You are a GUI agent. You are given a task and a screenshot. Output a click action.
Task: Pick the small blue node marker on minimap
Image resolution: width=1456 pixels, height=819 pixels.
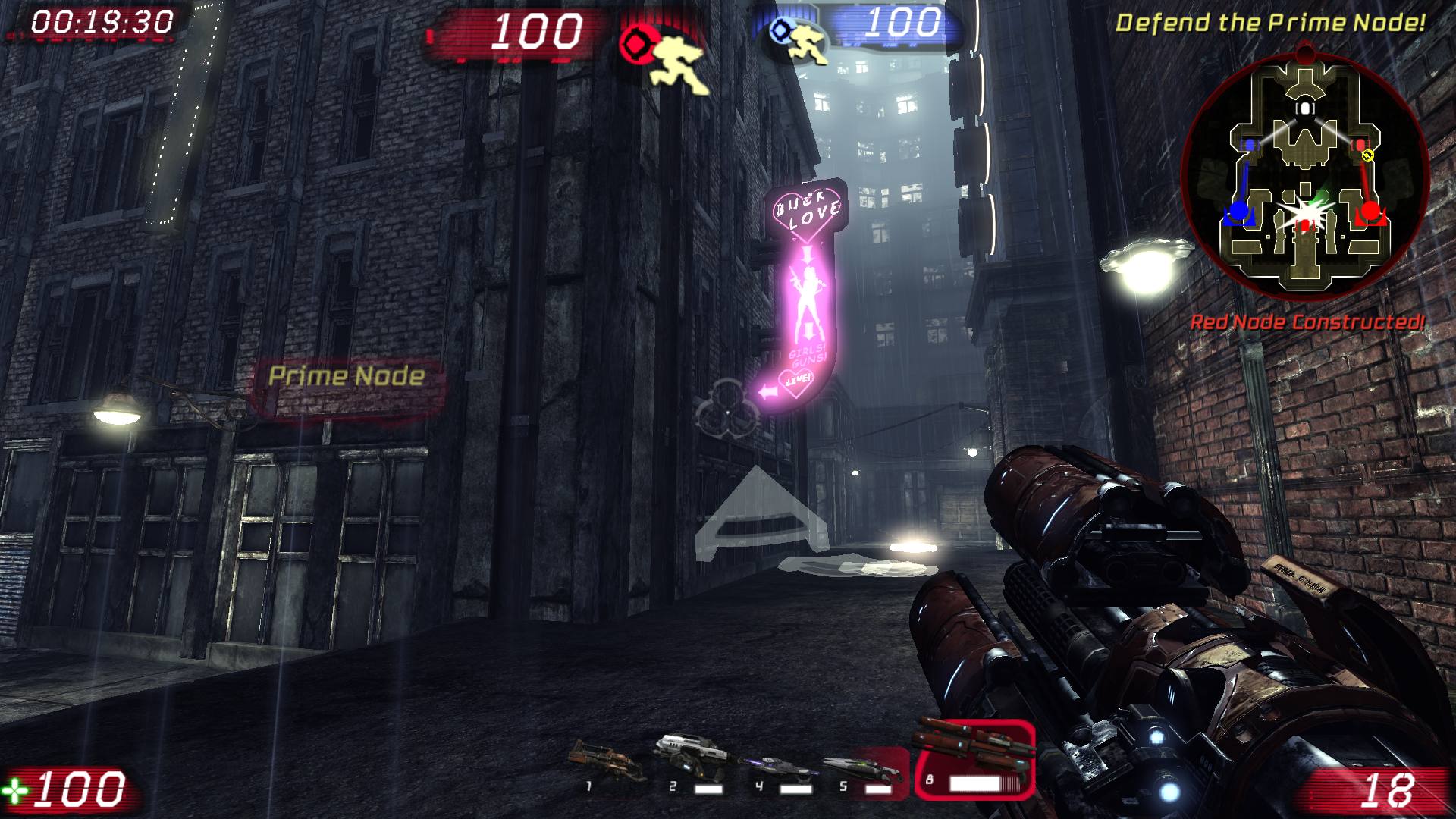1249,144
